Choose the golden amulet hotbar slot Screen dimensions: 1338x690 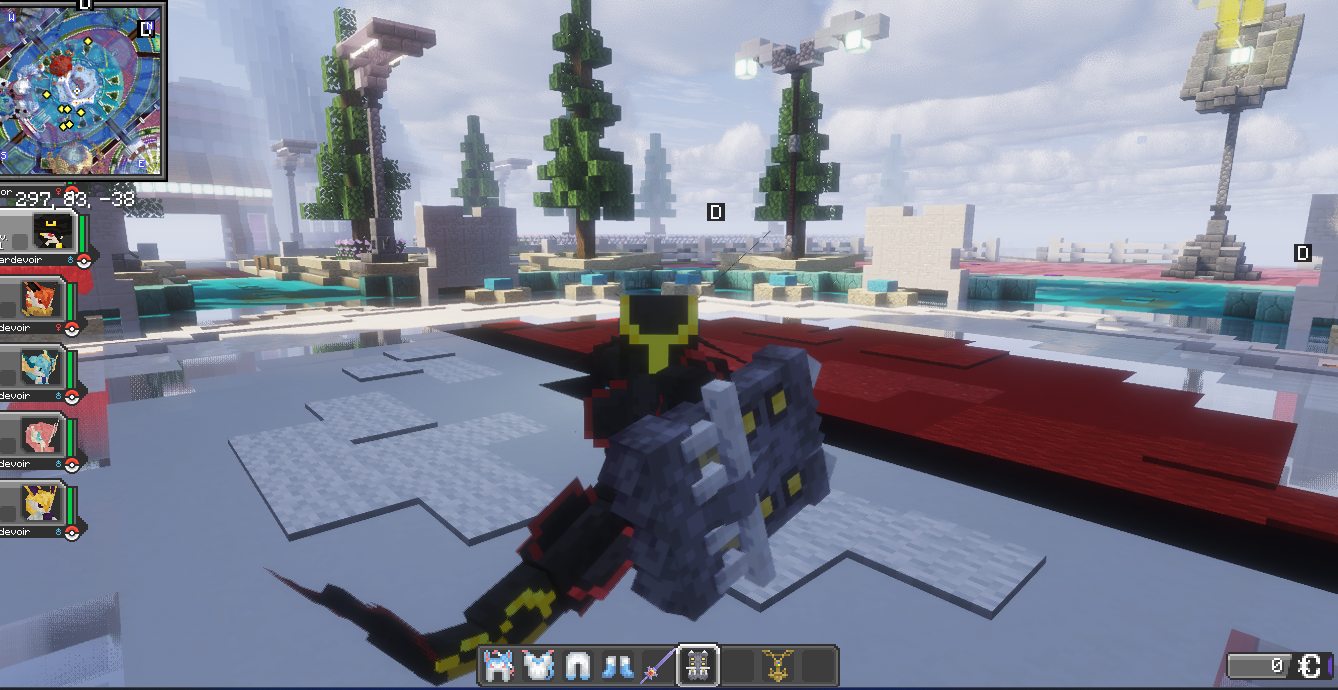tap(777, 666)
